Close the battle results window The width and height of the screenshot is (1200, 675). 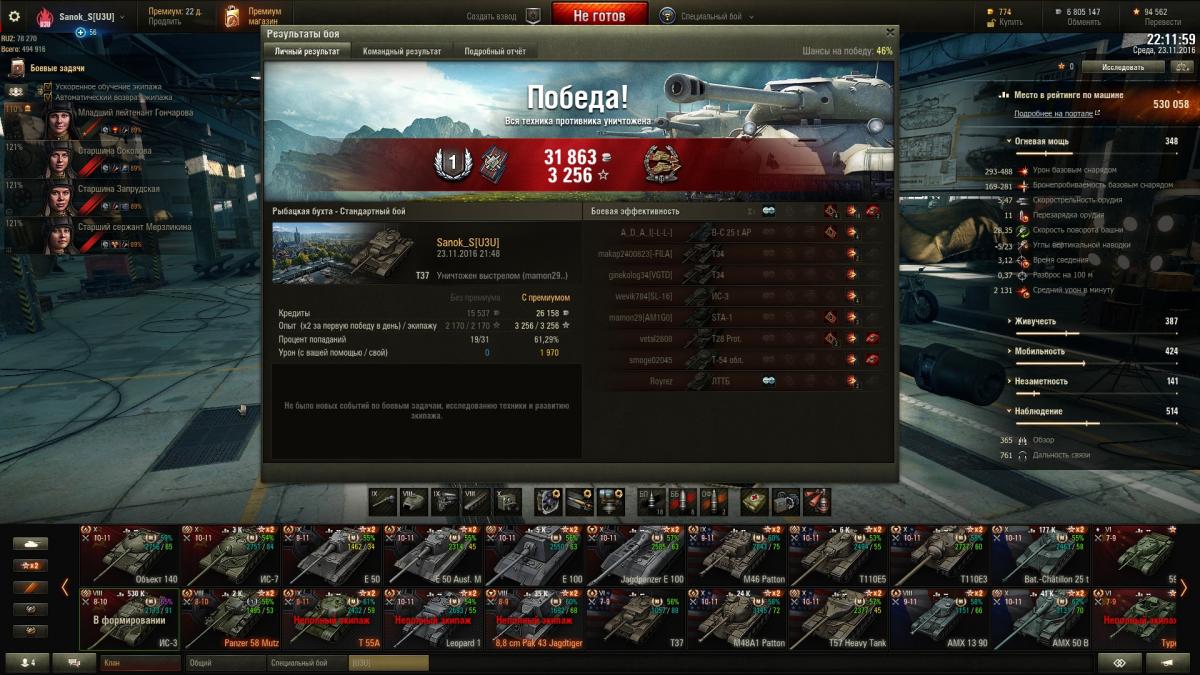(890, 32)
